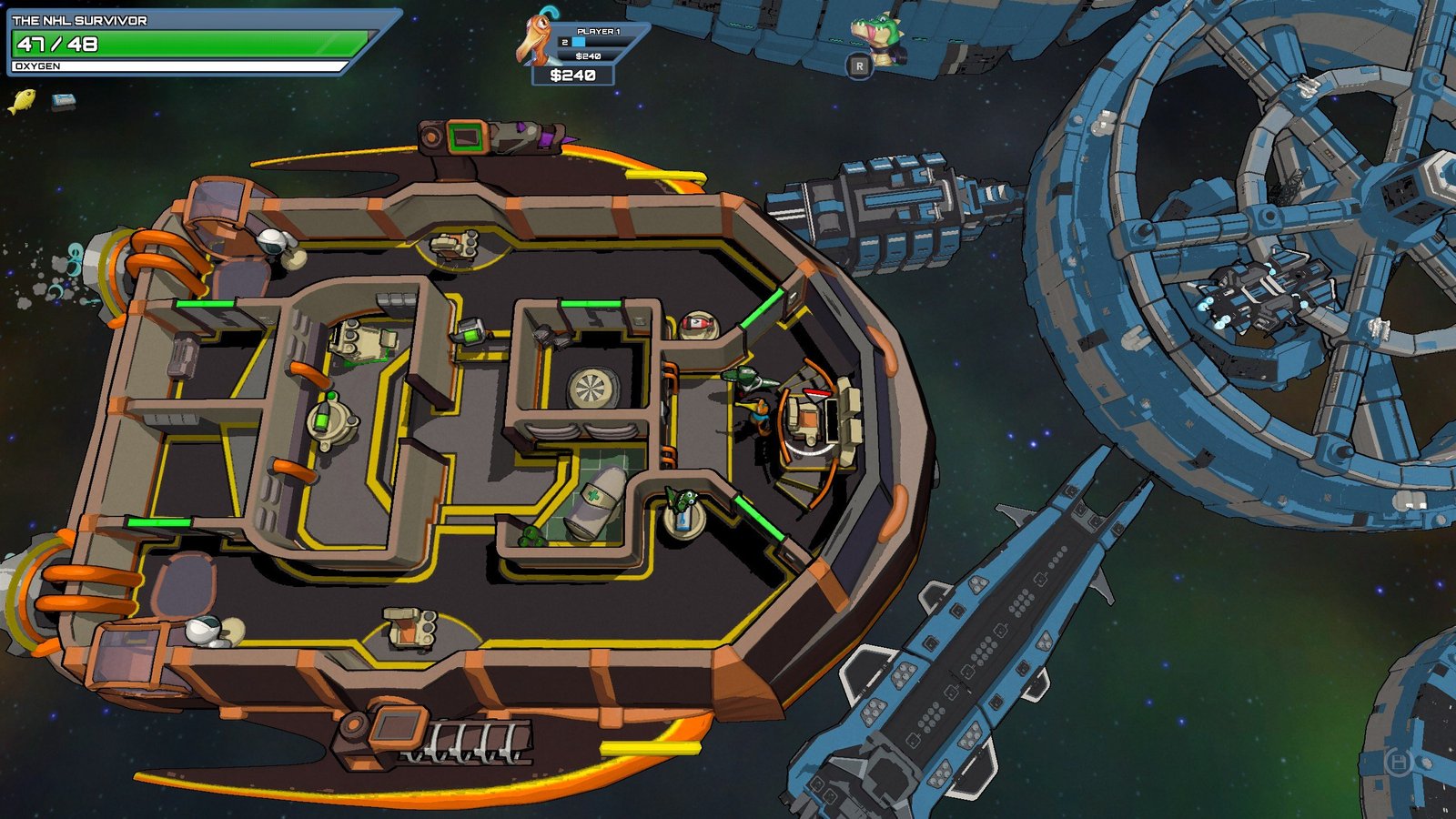Click the yellow fish item icon

[x=22, y=100]
